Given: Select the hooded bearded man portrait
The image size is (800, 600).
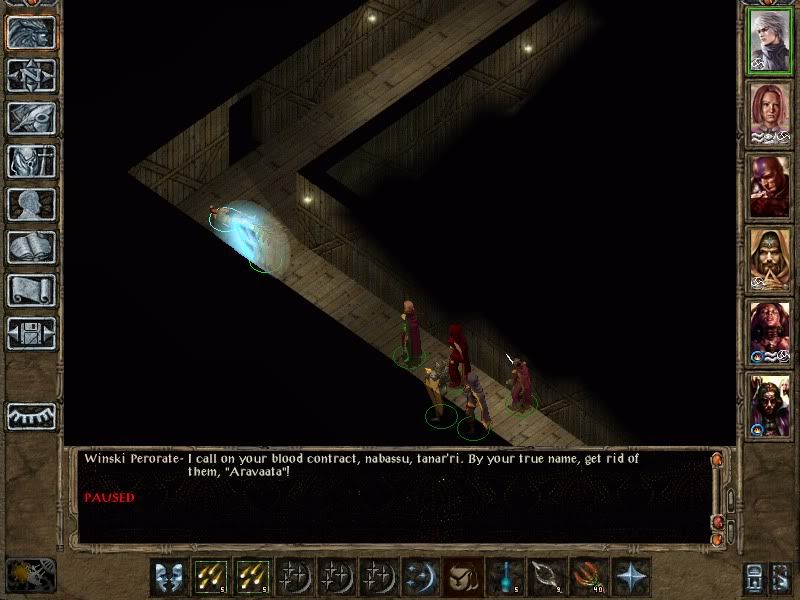Looking at the screenshot, I should point(769,258).
